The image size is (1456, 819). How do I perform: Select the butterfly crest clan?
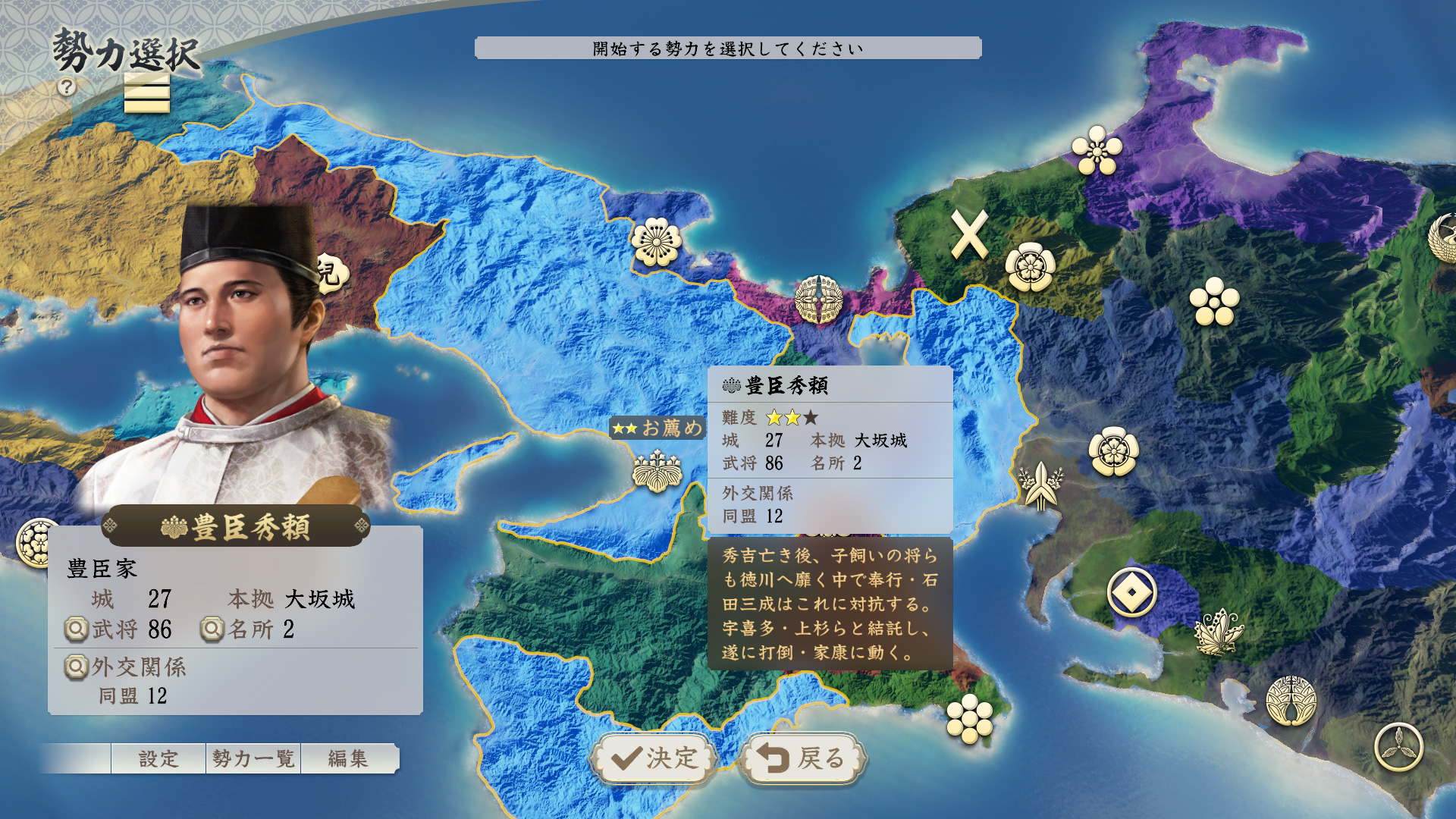pos(1219,632)
